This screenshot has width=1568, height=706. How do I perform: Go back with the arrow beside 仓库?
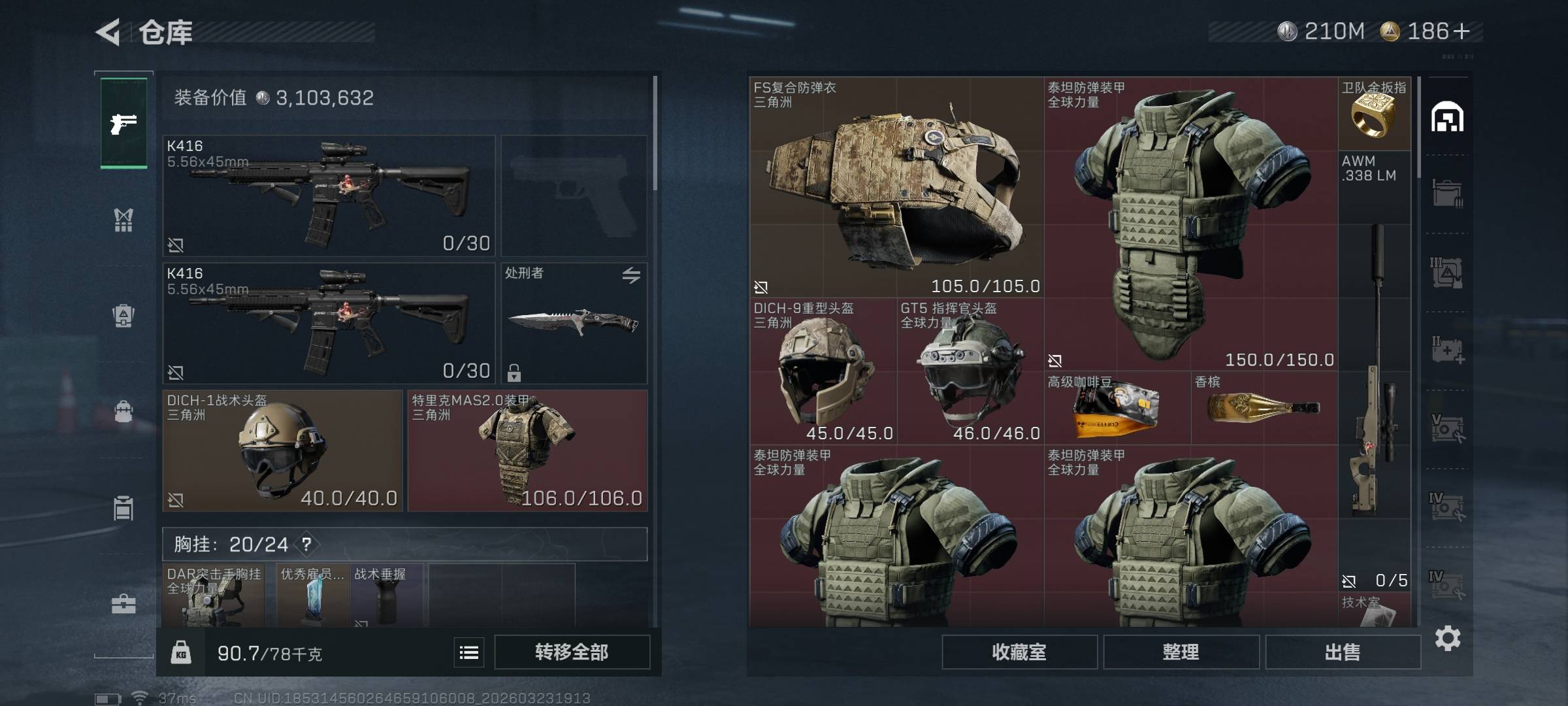pos(108,32)
